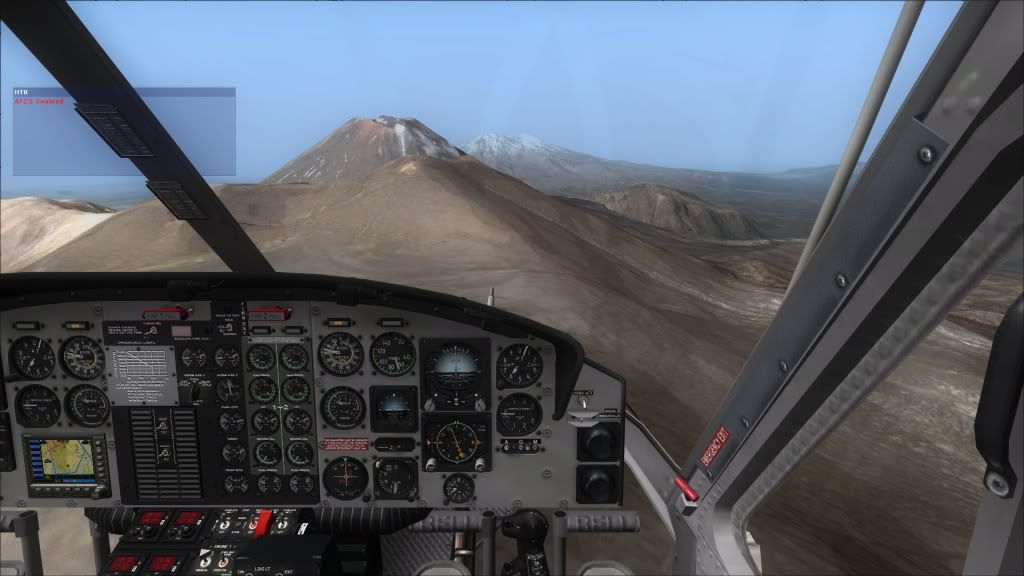Select the horizontal situation indicator compass
This screenshot has width=1024, height=576.
457,440
